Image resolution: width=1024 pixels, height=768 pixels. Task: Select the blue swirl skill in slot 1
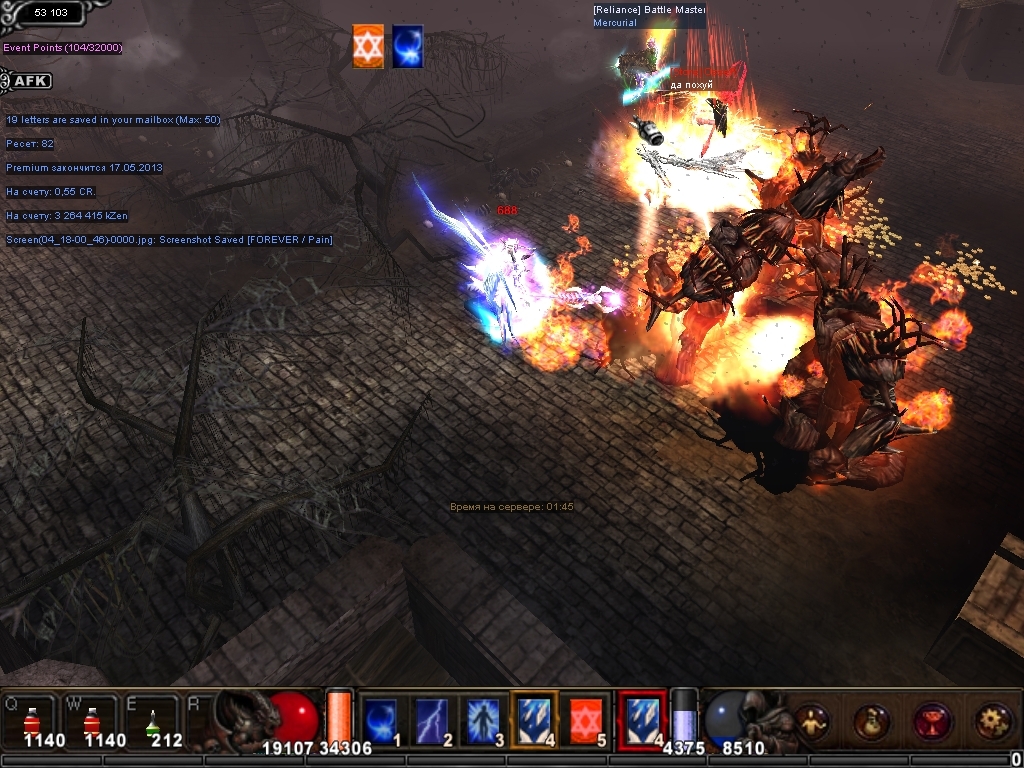tap(381, 719)
